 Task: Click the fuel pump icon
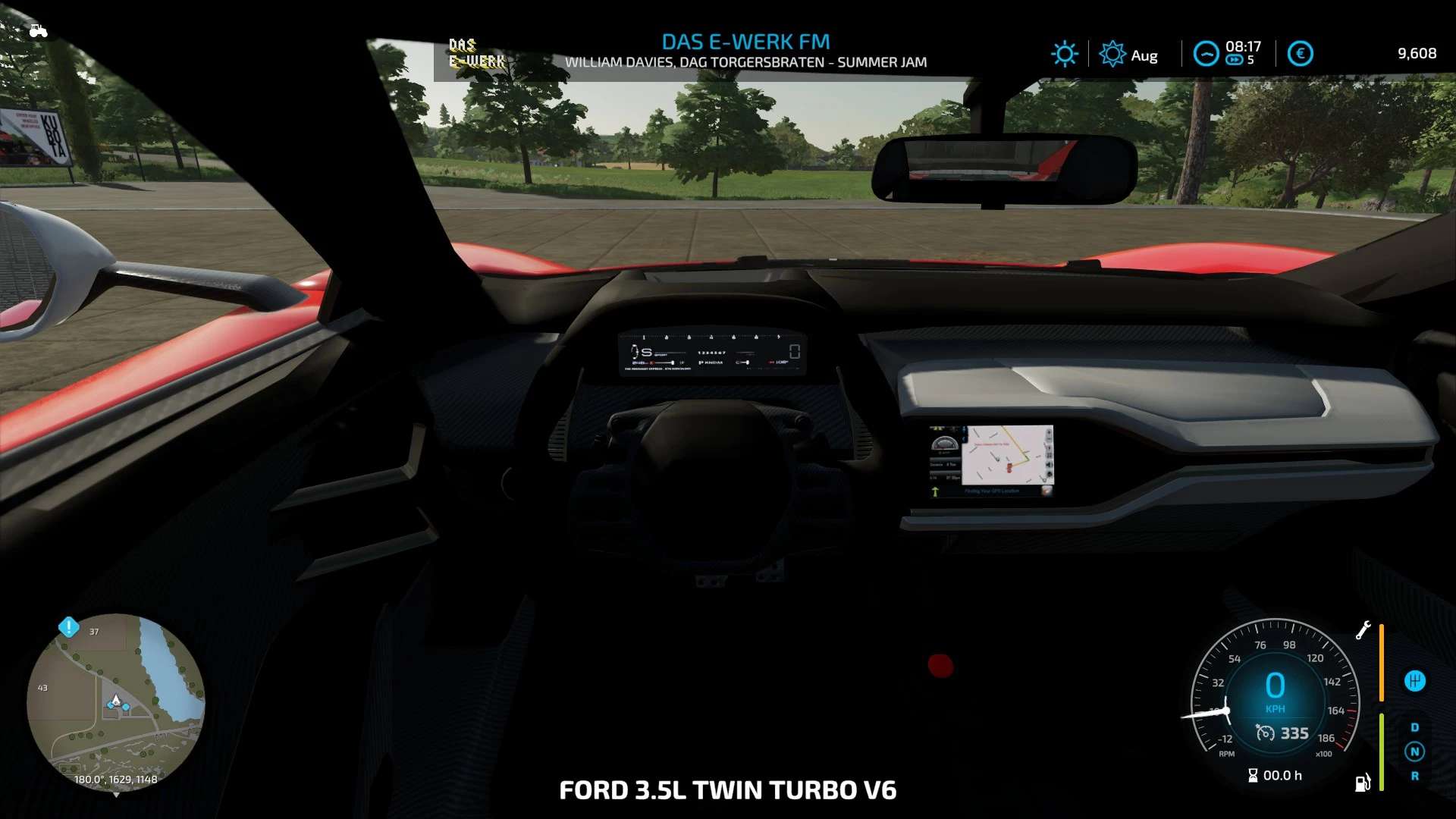1363,783
